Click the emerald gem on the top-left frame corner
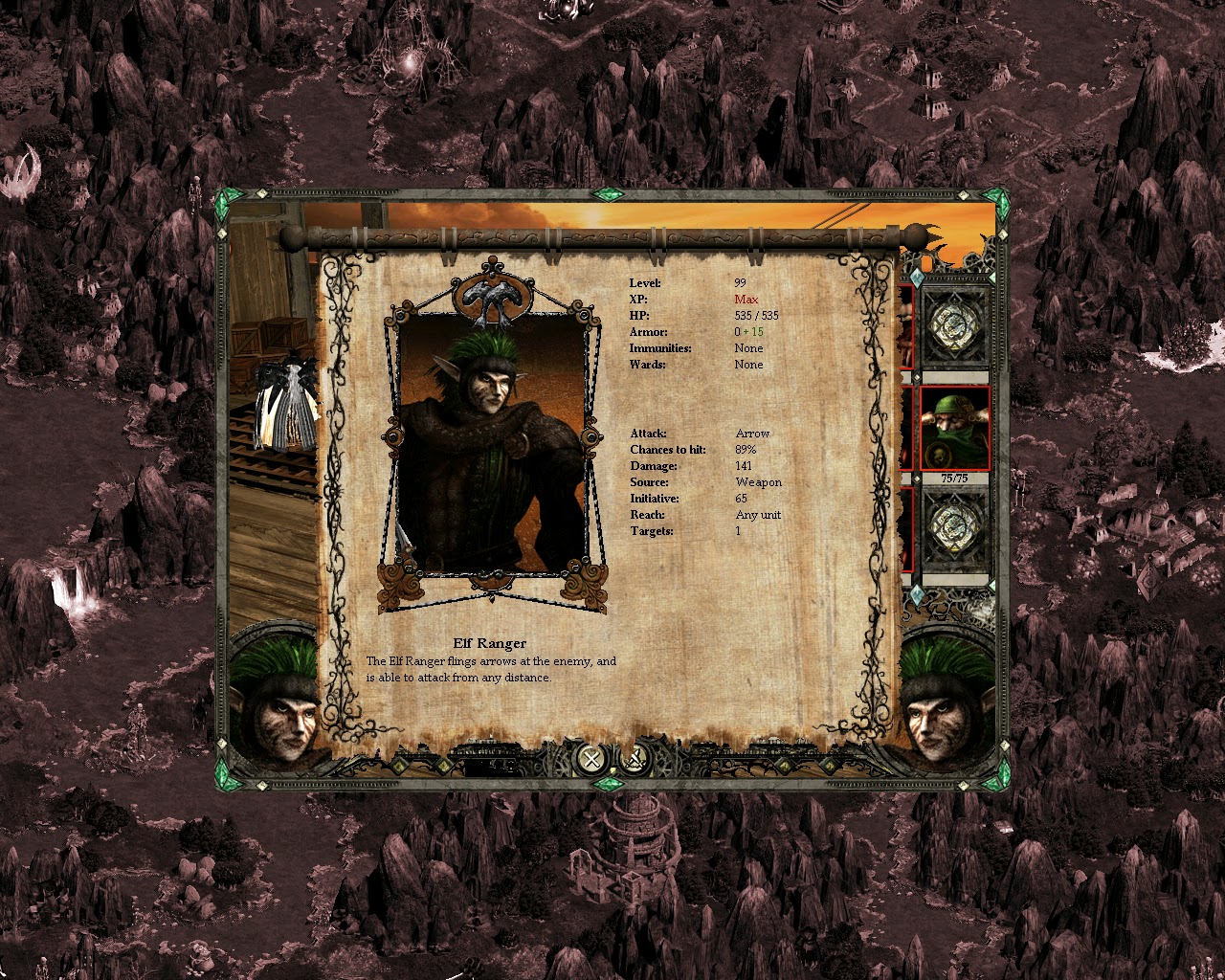This screenshot has width=1225, height=980. click(230, 197)
